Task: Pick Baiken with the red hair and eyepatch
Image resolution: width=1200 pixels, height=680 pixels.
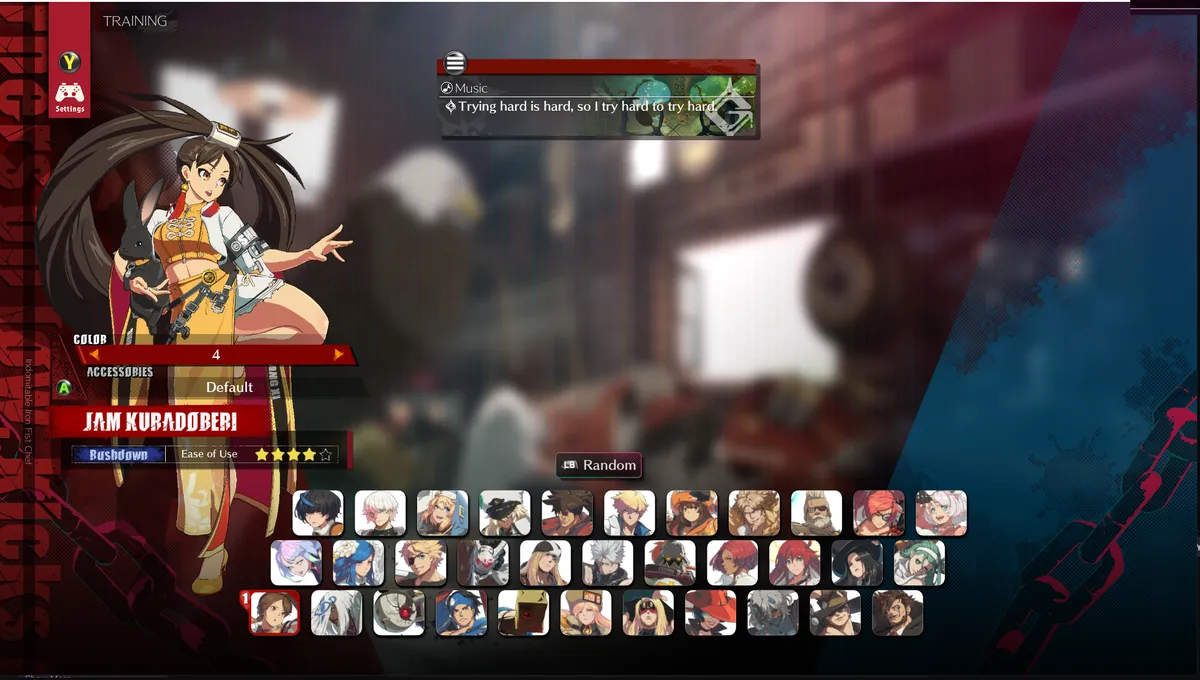Action: (878, 513)
